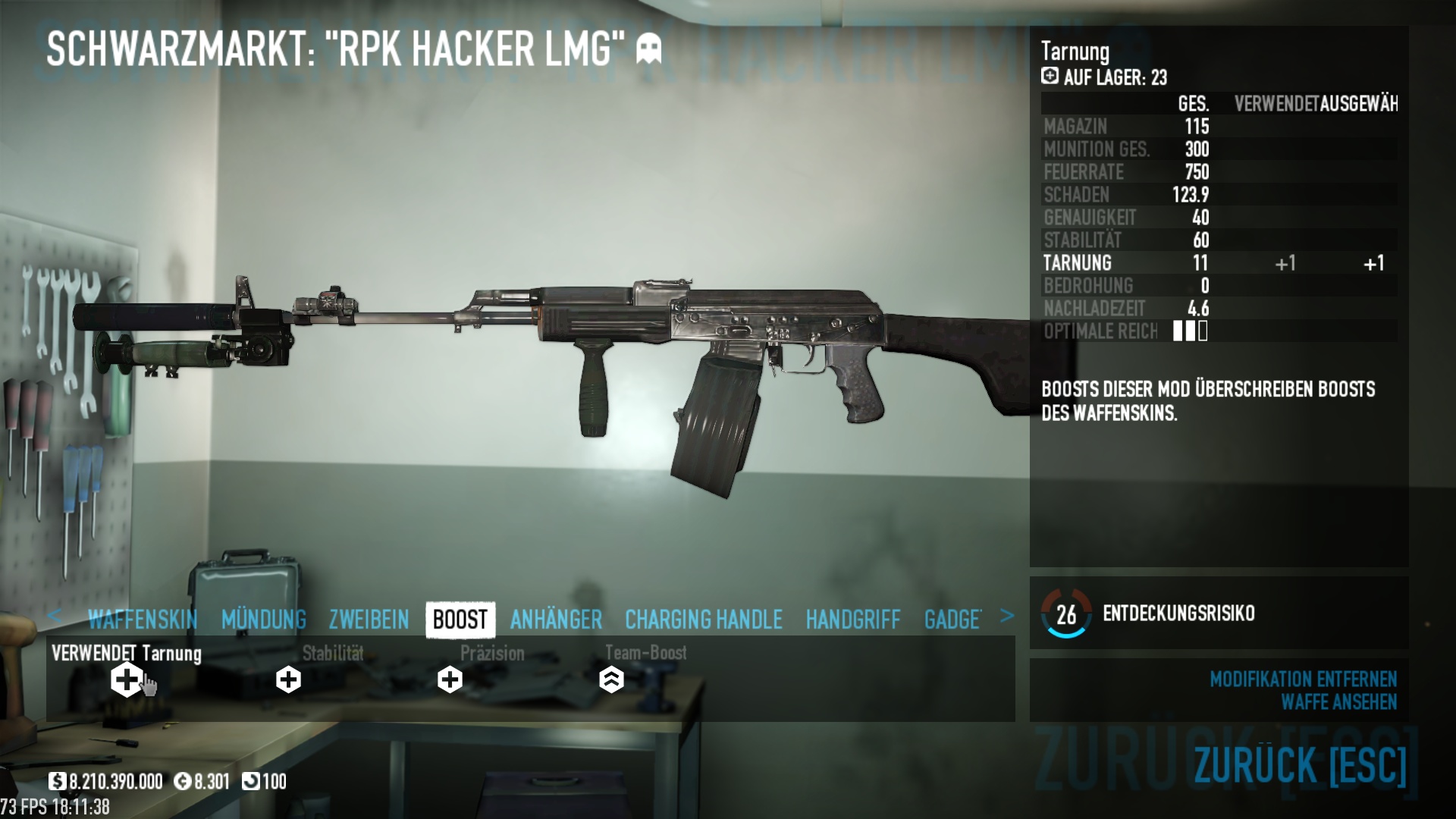Pick the Präzision boost icon
The height and width of the screenshot is (819, 1456).
point(450,679)
